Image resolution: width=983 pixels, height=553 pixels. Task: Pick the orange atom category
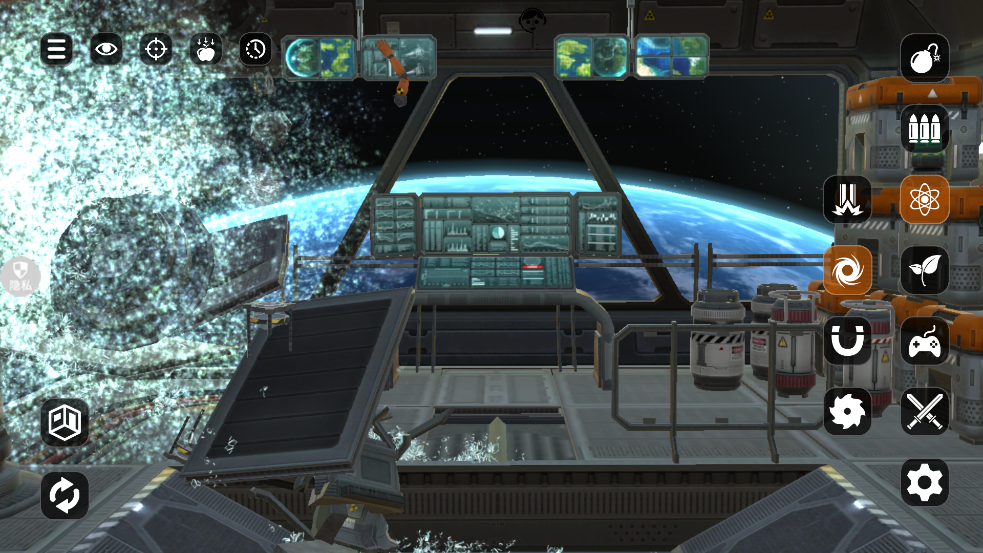coord(924,199)
